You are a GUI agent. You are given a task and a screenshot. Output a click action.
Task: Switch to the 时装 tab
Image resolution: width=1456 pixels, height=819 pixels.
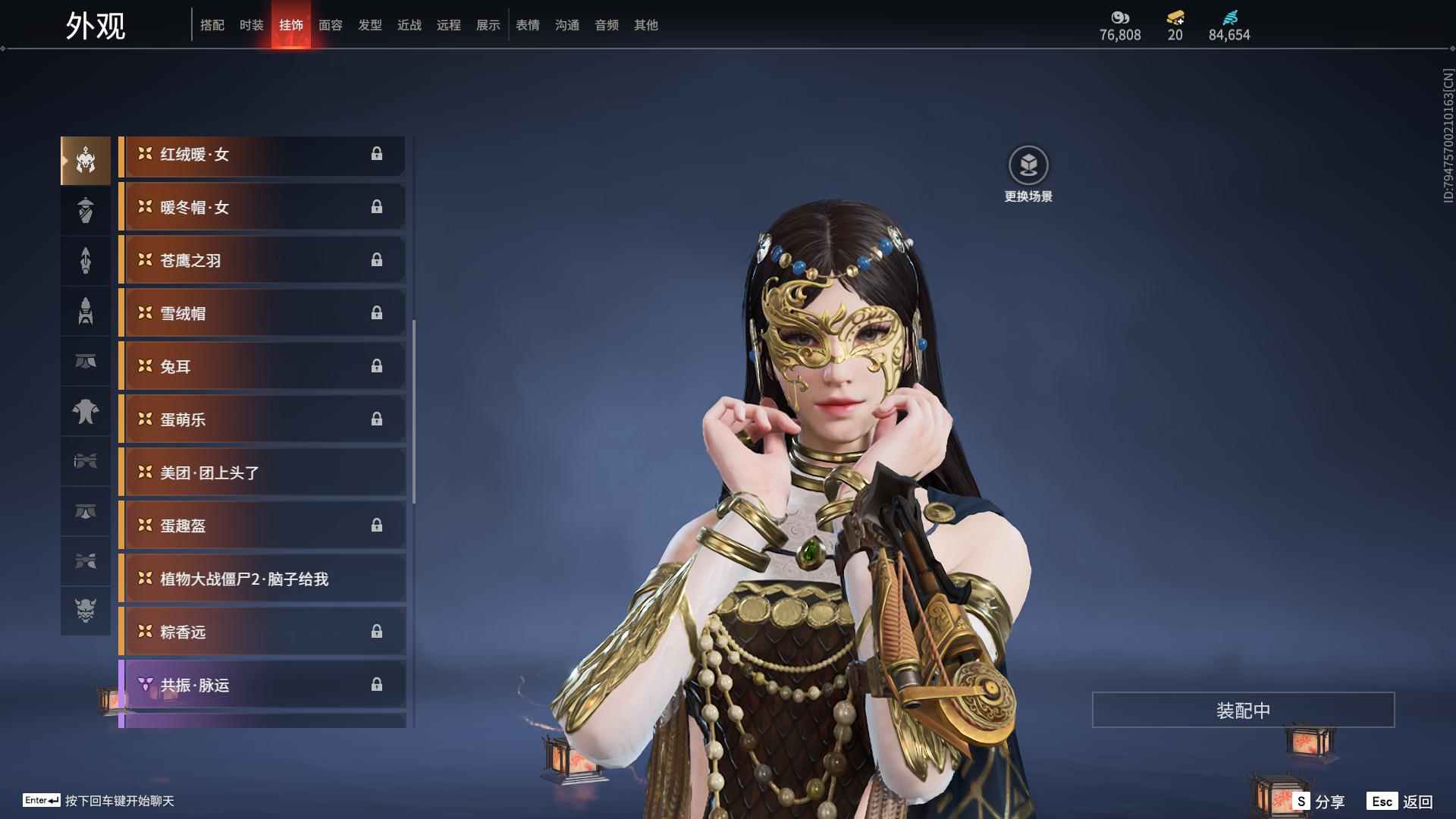(251, 25)
